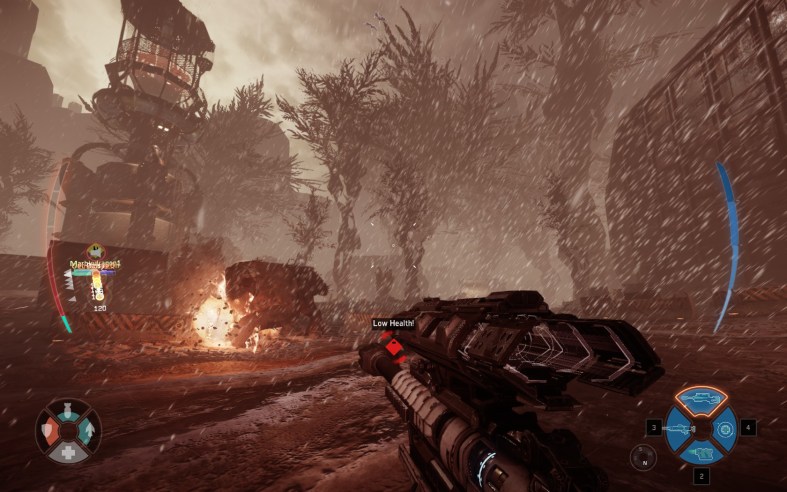Select the arrow segment of the team wheel

[x=89, y=430]
